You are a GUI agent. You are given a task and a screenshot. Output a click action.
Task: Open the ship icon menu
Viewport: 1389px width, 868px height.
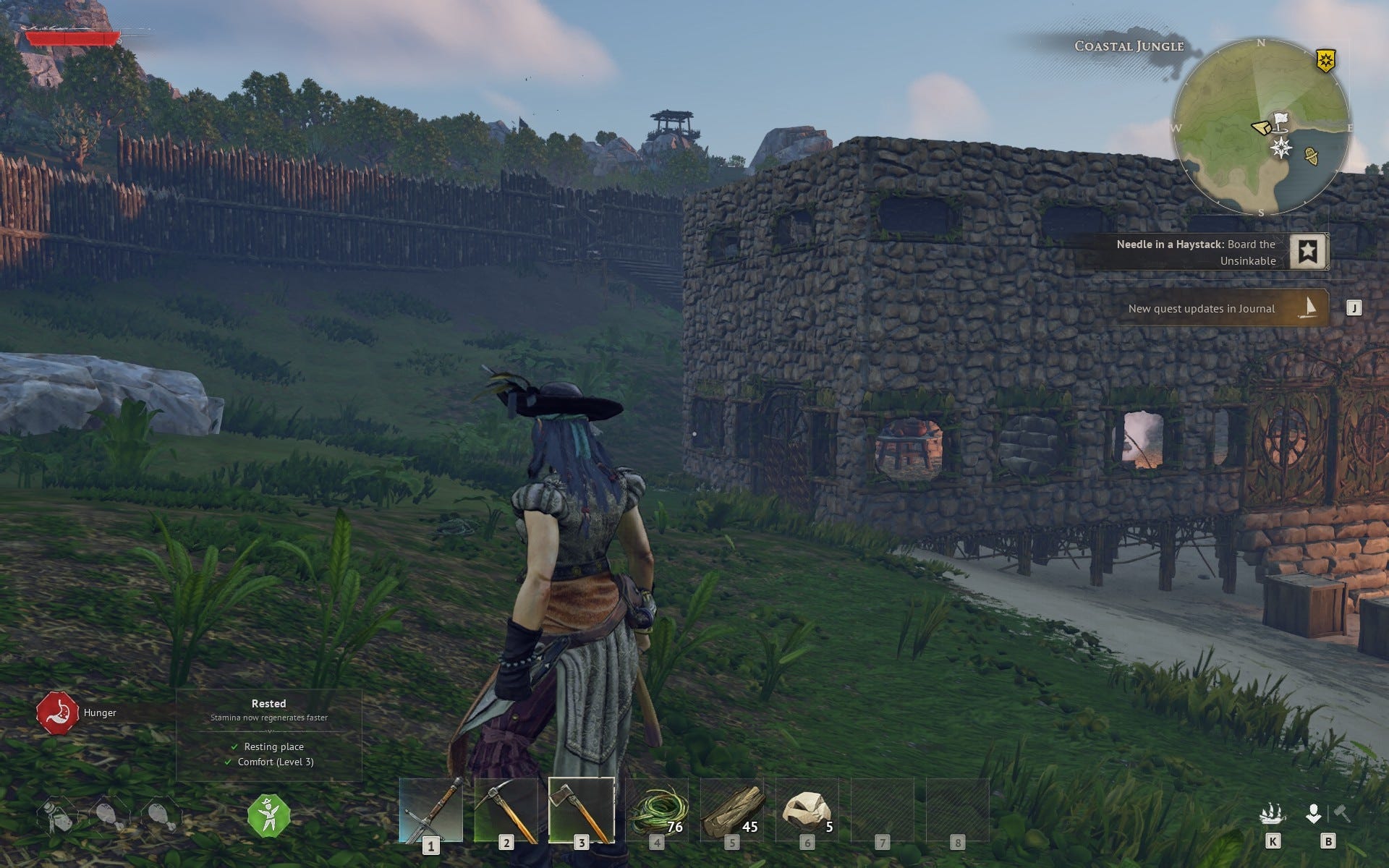1271,815
